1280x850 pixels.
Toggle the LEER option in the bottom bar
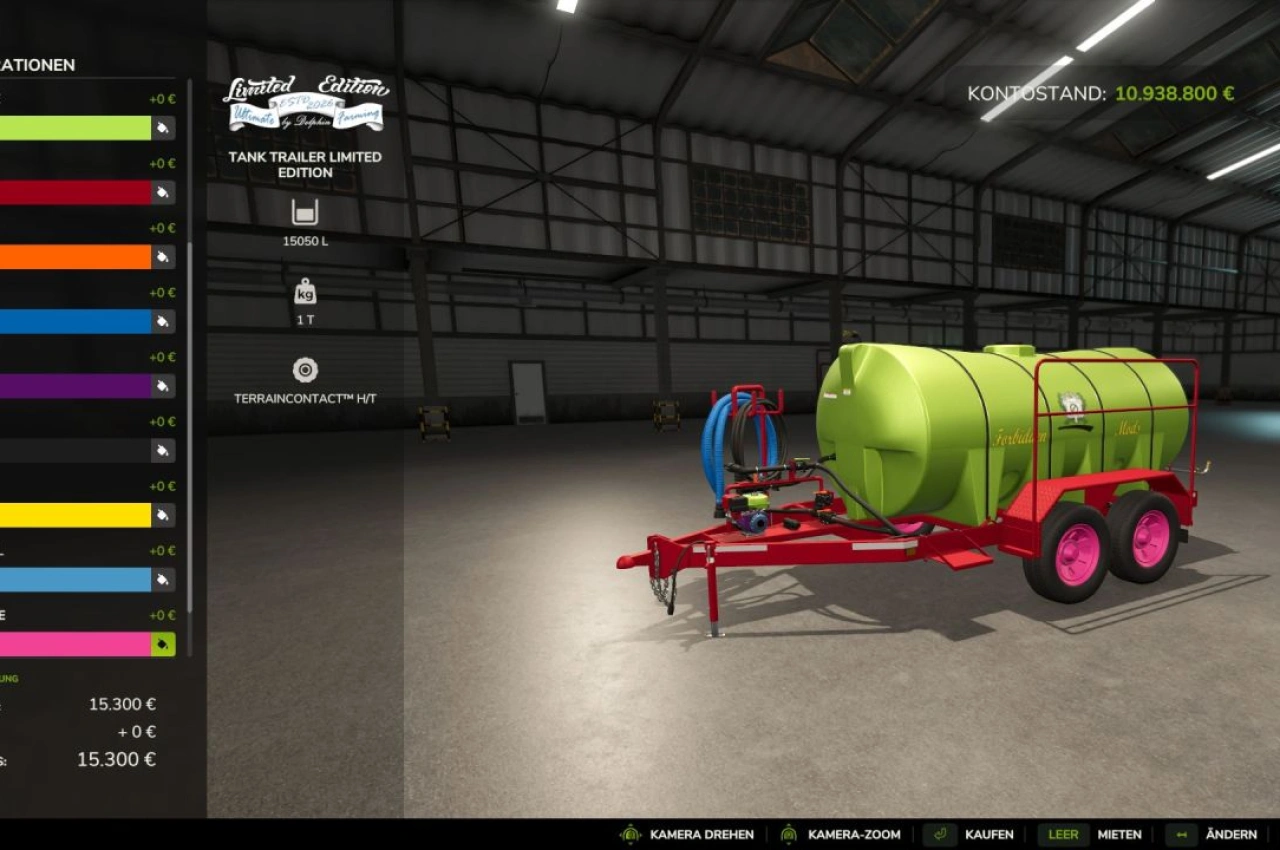1063,834
